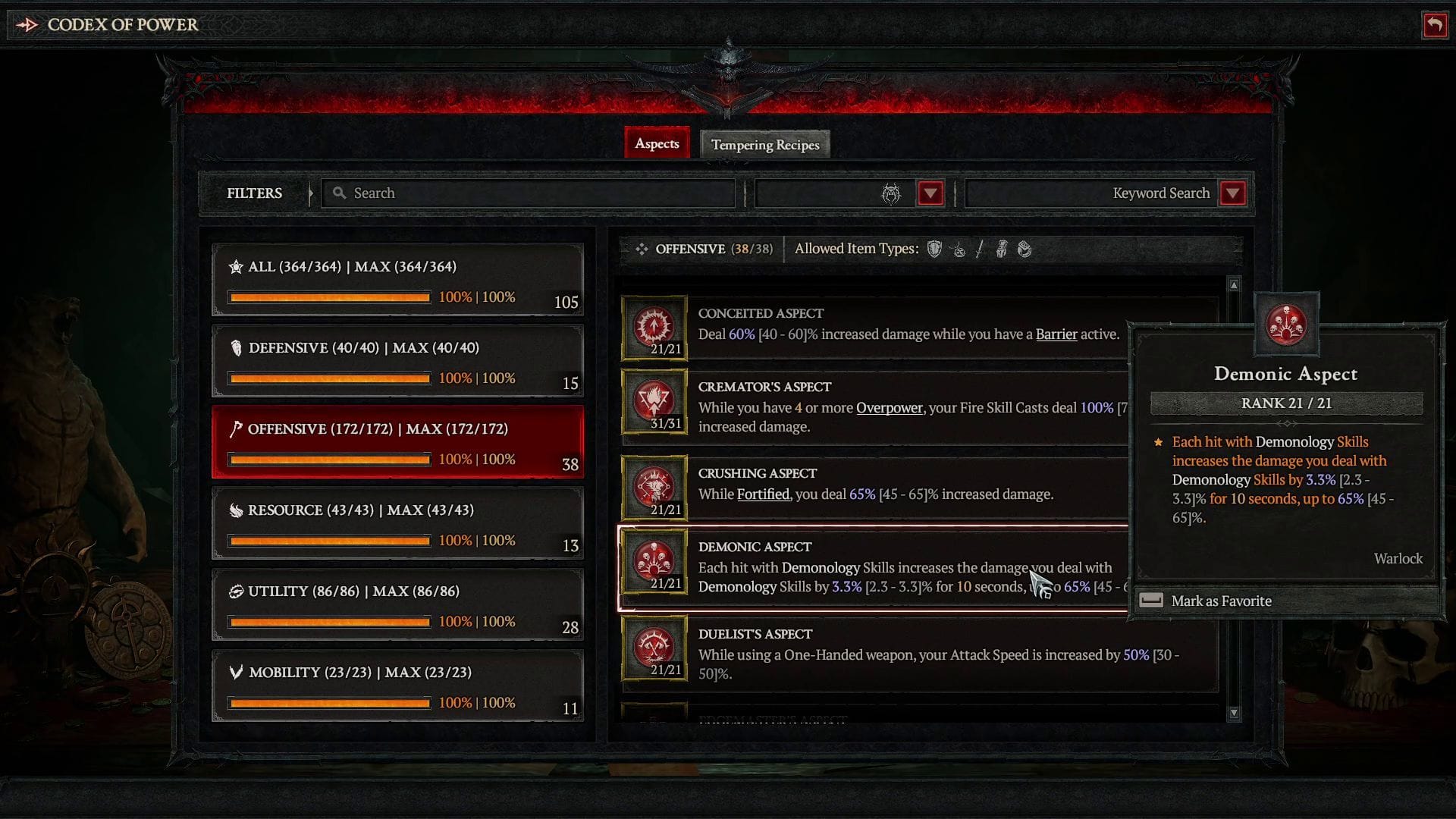Click the Cremator's Aspect flame icon
This screenshot has width=1456, height=819.
click(654, 400)
